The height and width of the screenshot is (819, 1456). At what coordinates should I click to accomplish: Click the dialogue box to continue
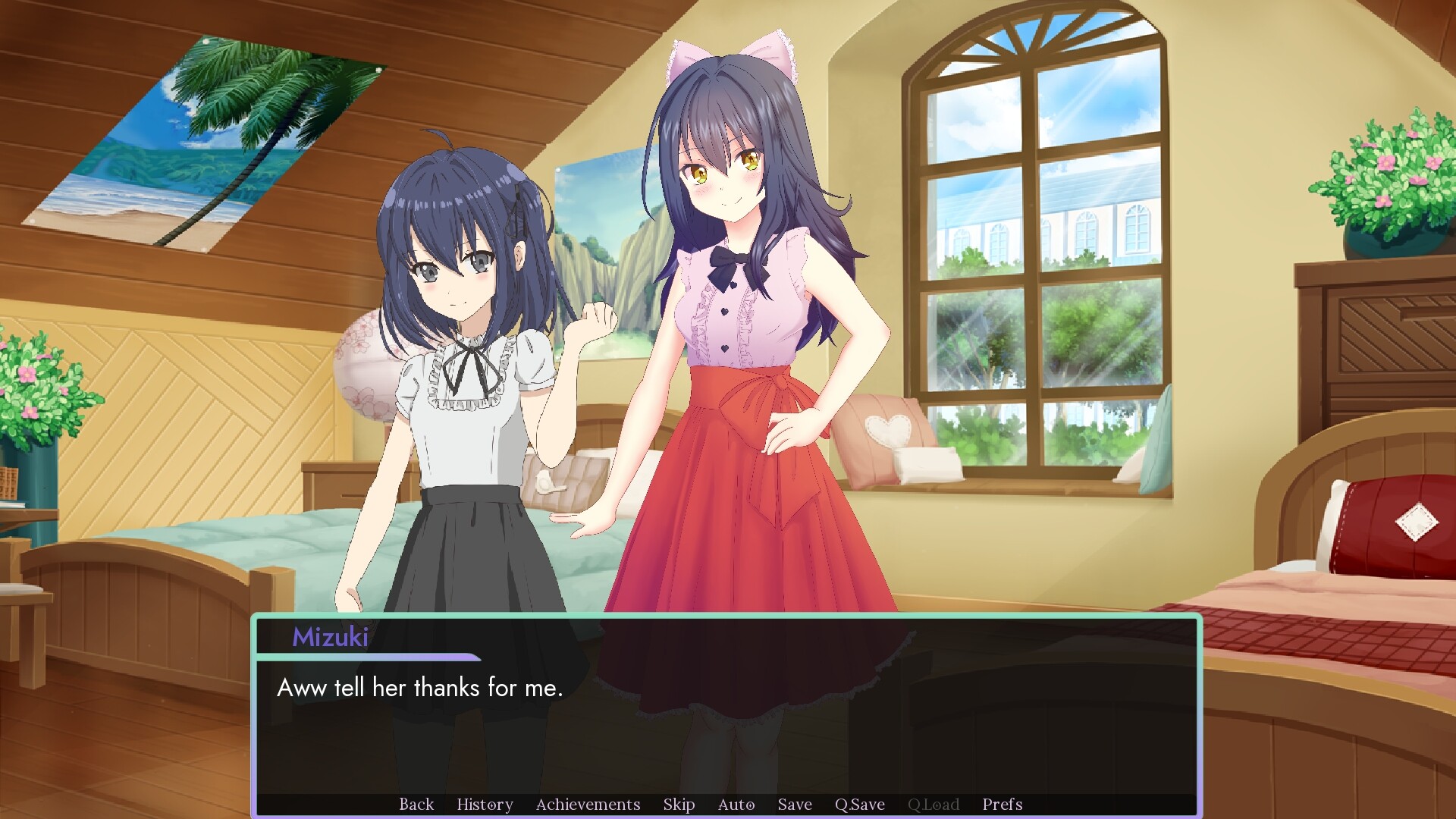pos(725,728)
